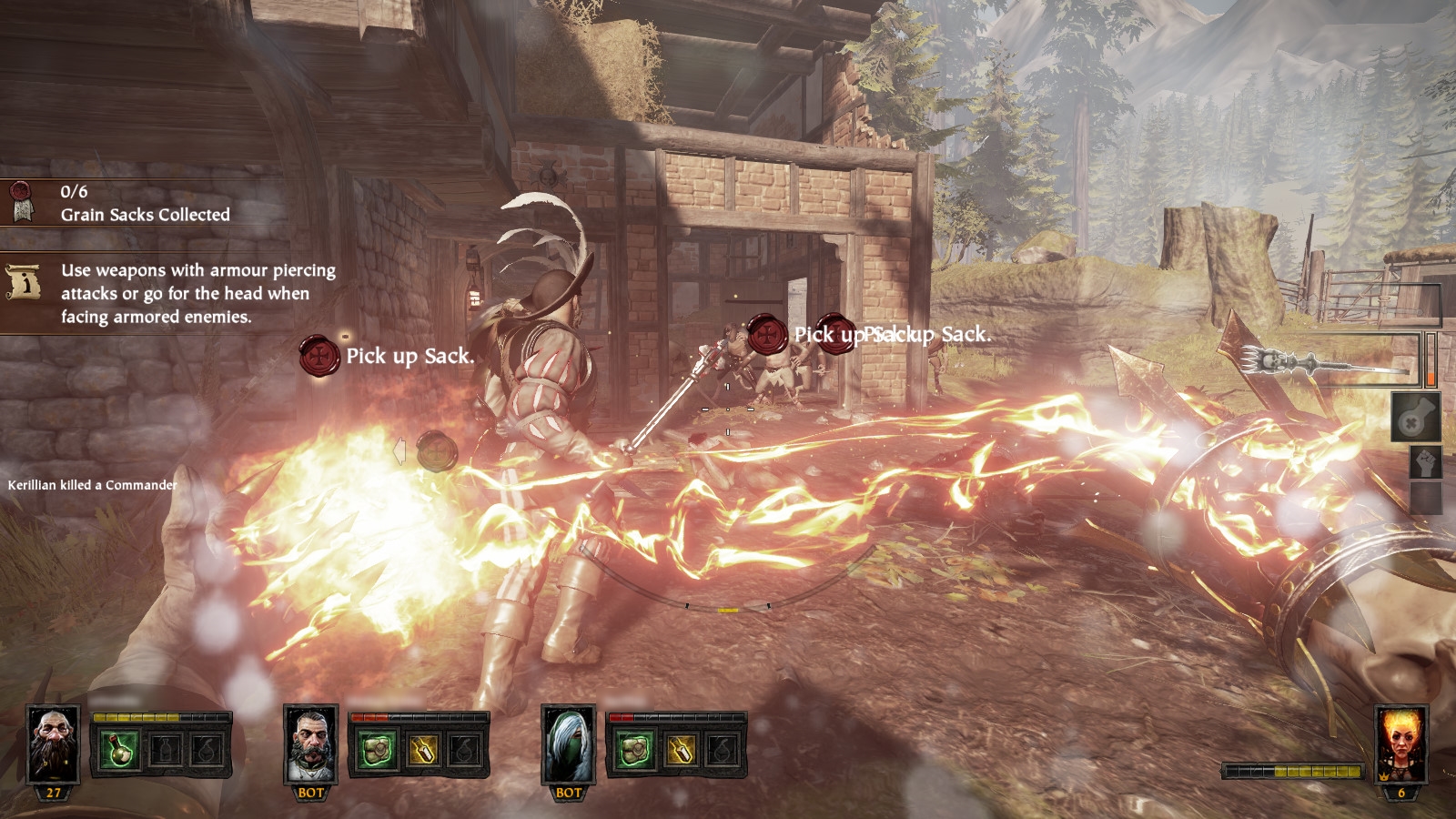Select the dwarf's green healing potion slot
This screenshot has width=1456, height=819.
(118, 752)
